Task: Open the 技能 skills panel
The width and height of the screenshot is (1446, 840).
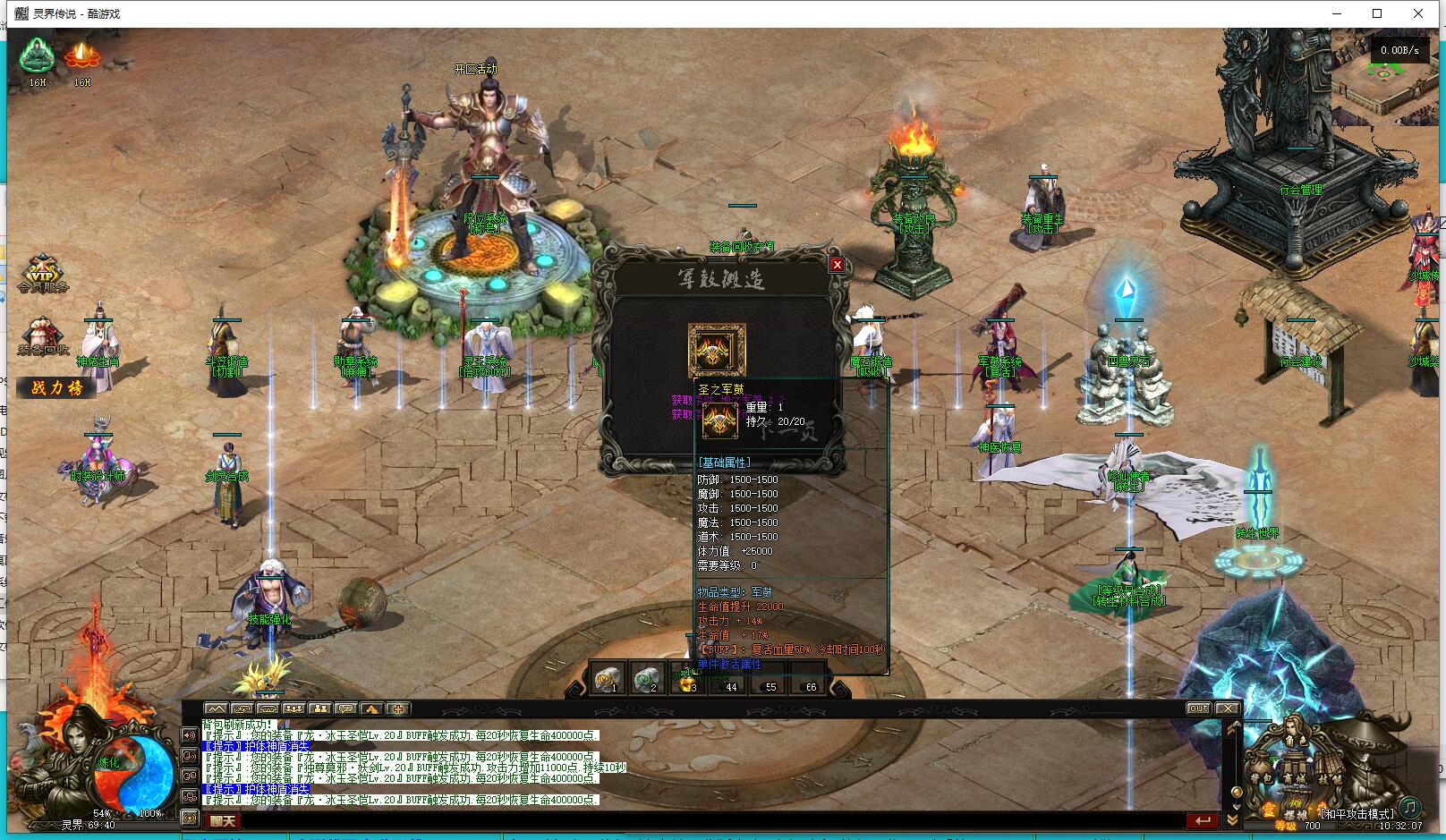Action: point(1329,780)
